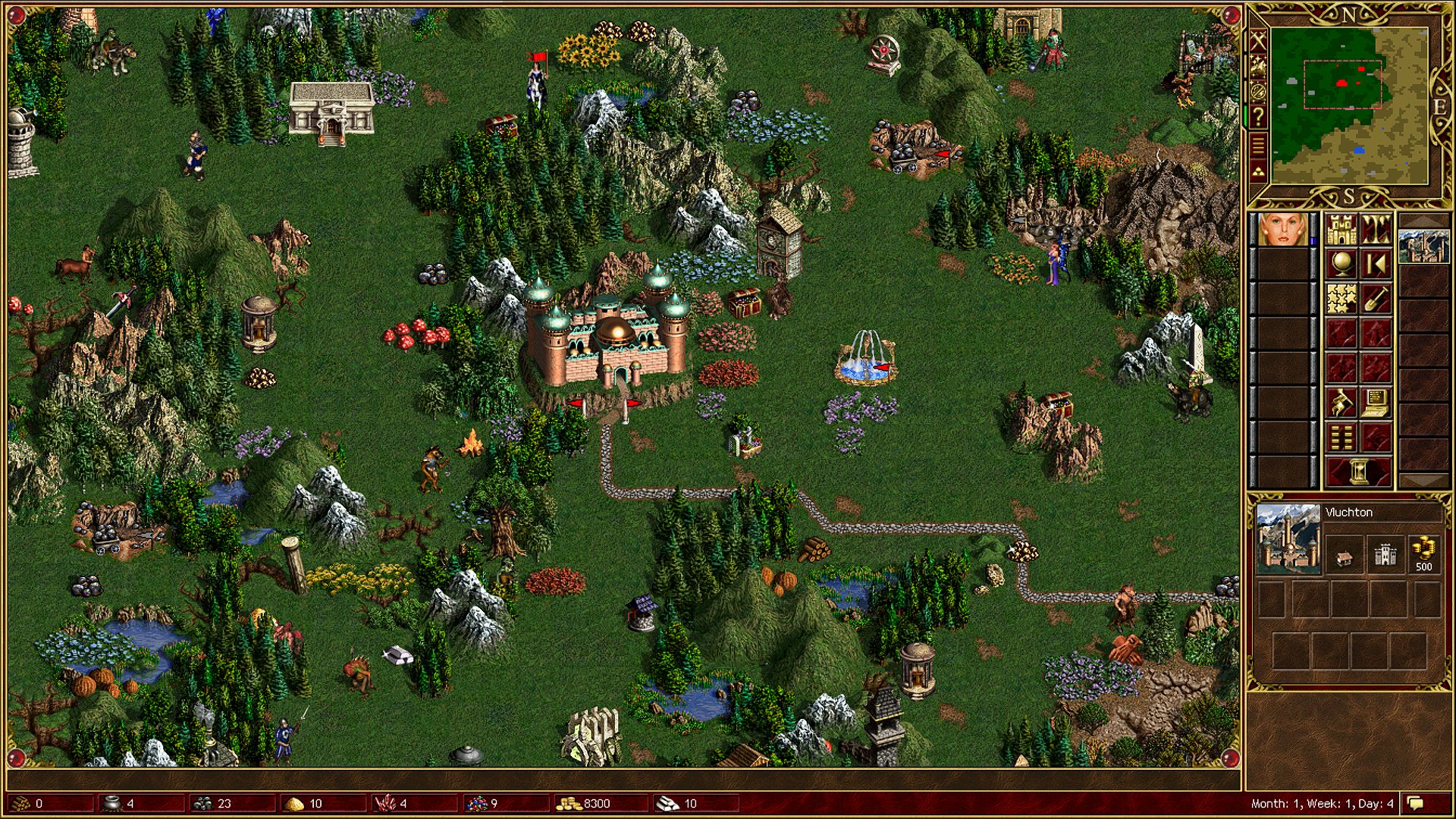Screen dimensions: 1456x819
Task: Select the blonde hero portrait
Action: point(1283,229)
